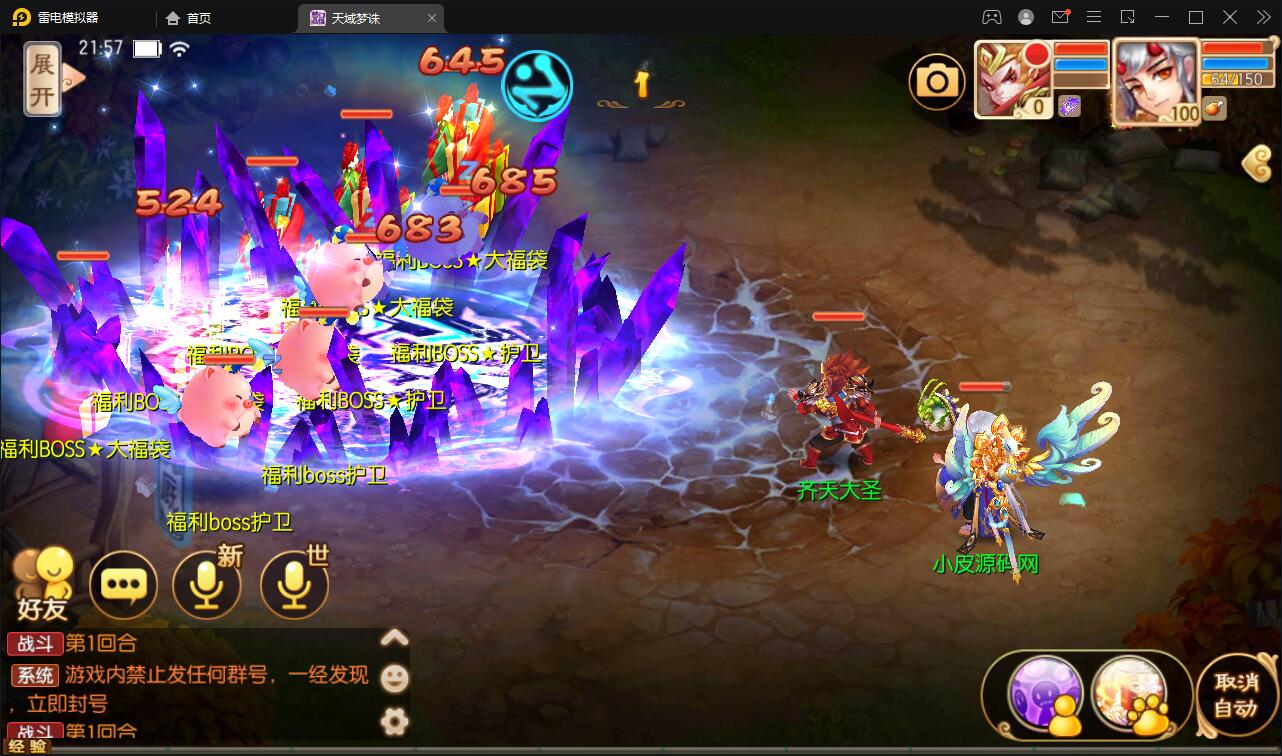The image size is (1282, 756).
Task: Switch to the 首页 home tab
Action: (189, 18)
